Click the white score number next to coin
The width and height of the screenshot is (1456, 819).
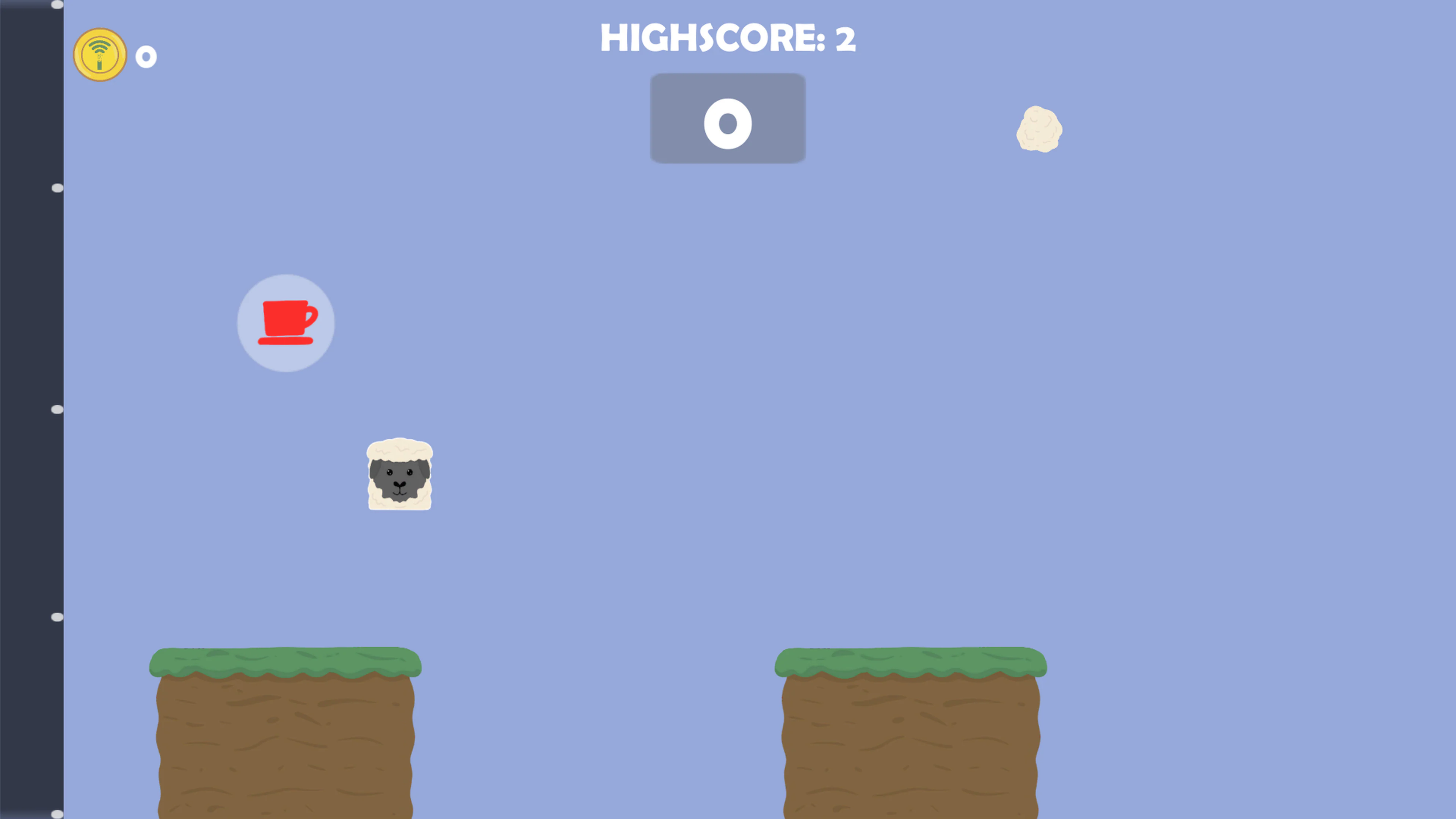coord(146,56)
